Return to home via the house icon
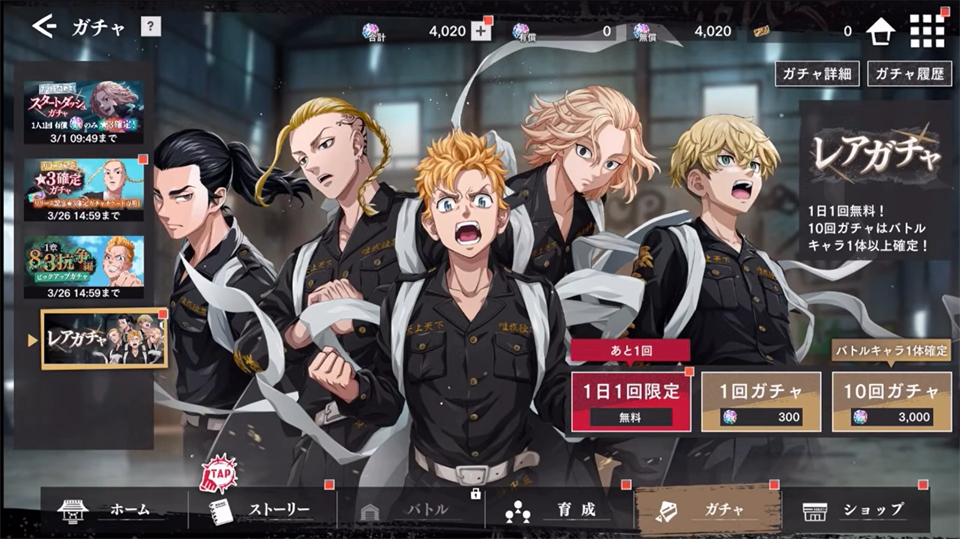 tap(880, 31)
